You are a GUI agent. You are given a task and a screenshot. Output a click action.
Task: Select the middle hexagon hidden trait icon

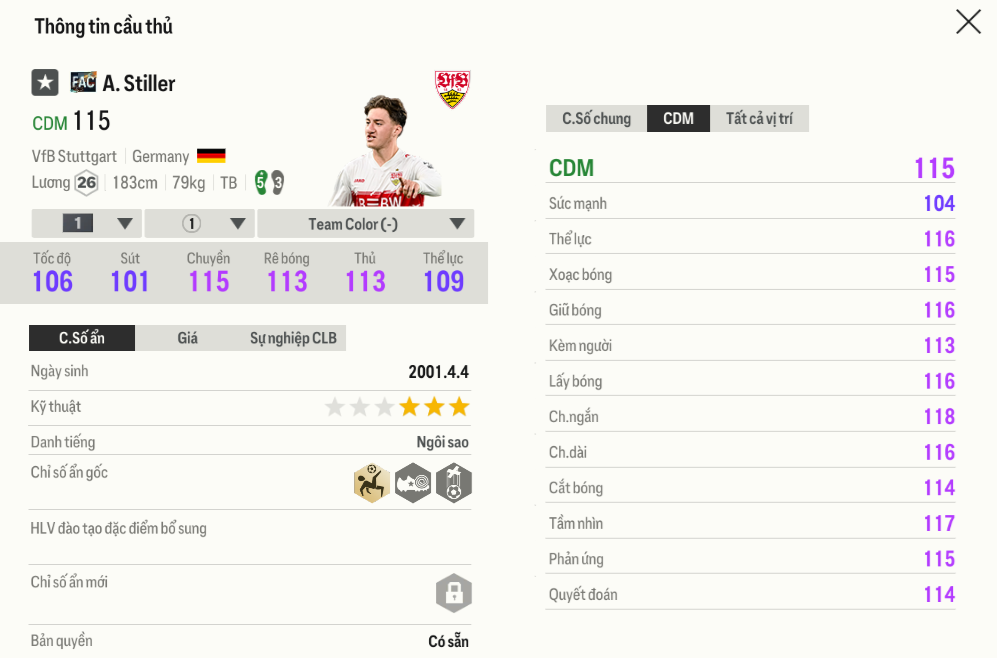point(413,483)
